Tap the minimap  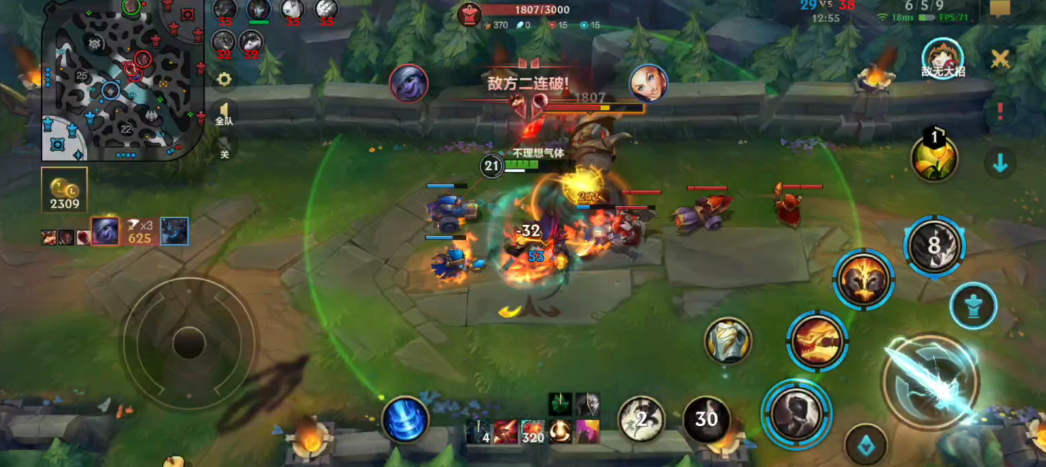[x=120, y=80]
